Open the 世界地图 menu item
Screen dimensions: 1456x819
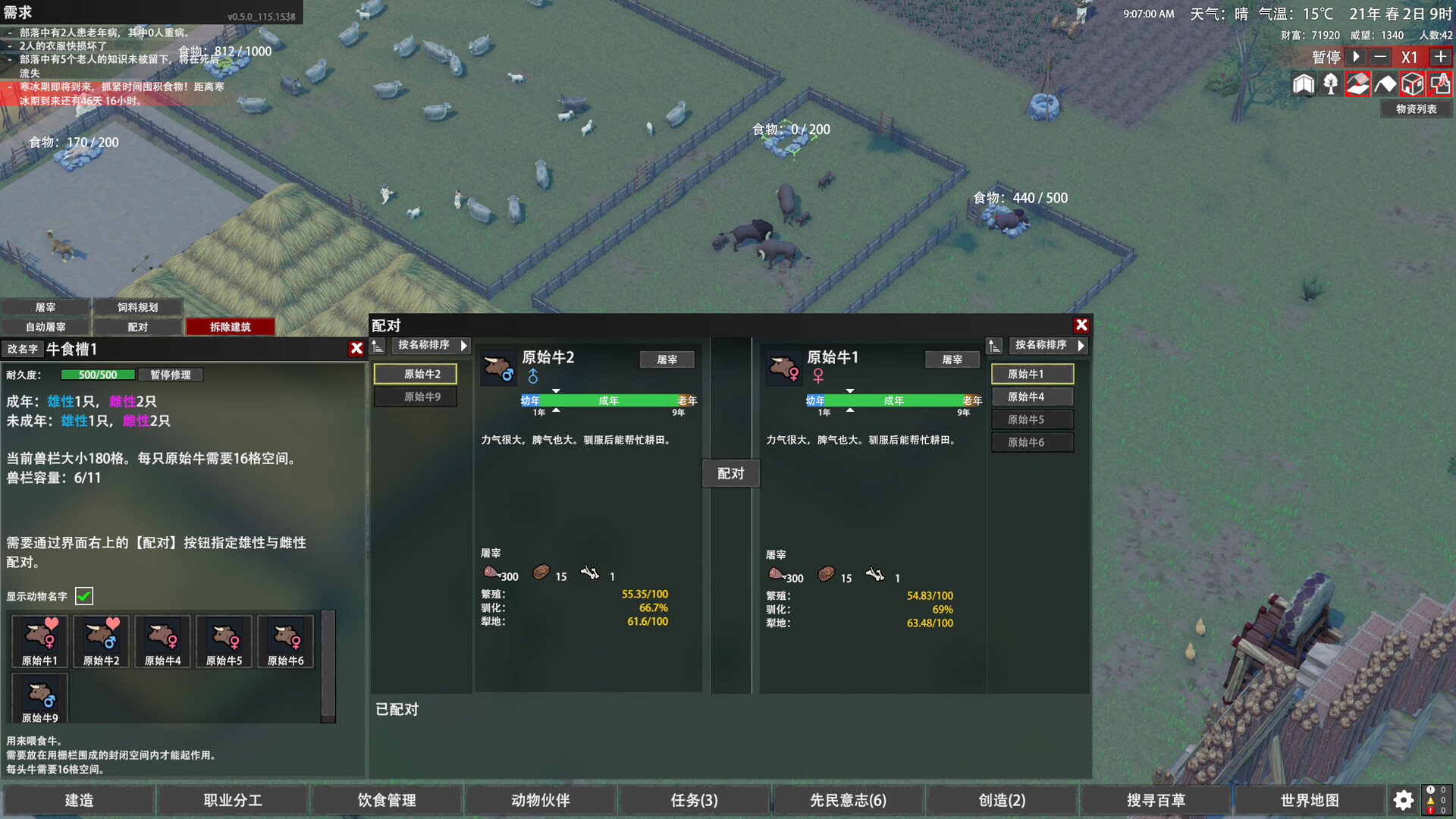click(x=1309, y=800)
